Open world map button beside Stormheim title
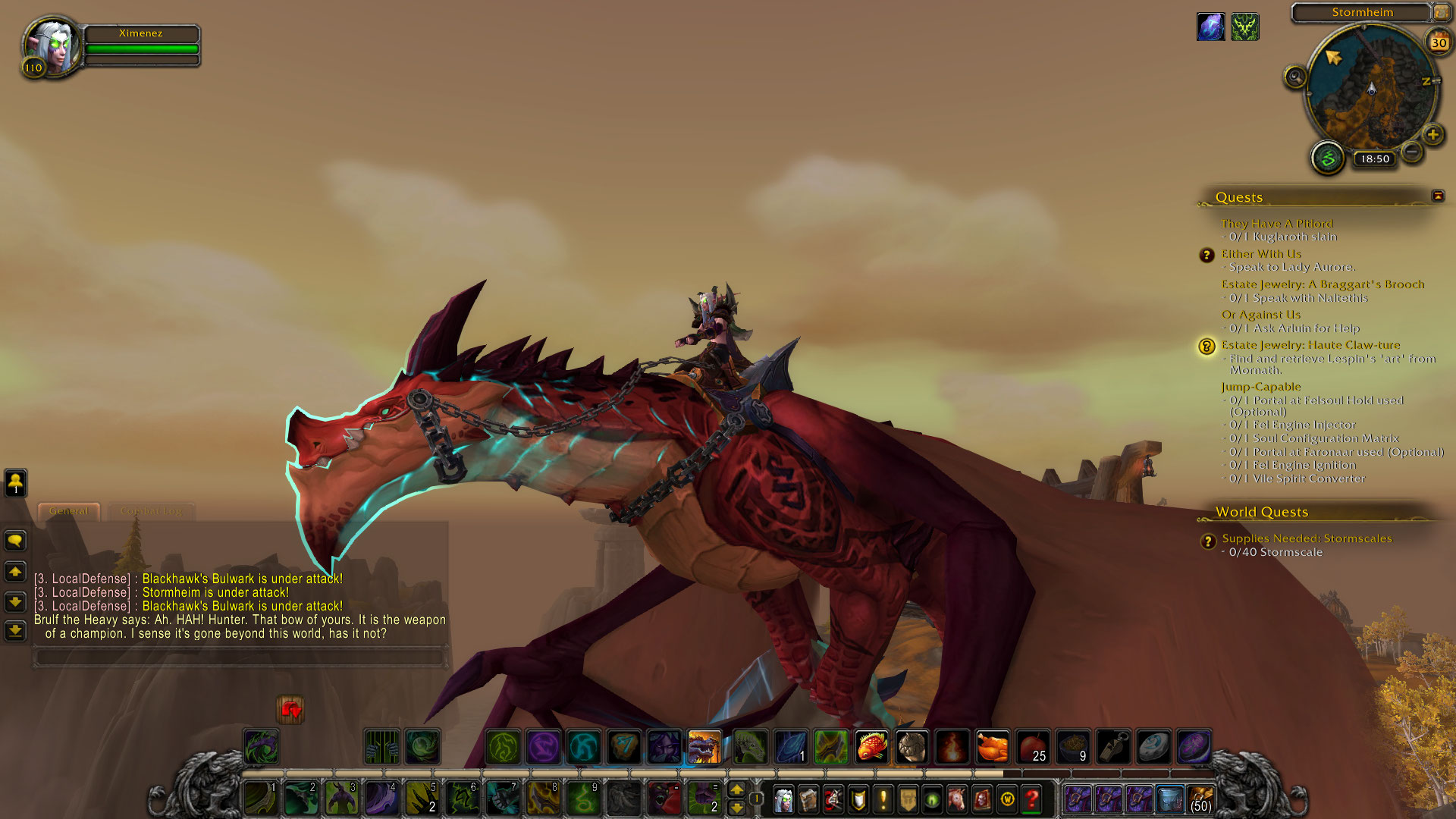 pos(1441,12)
